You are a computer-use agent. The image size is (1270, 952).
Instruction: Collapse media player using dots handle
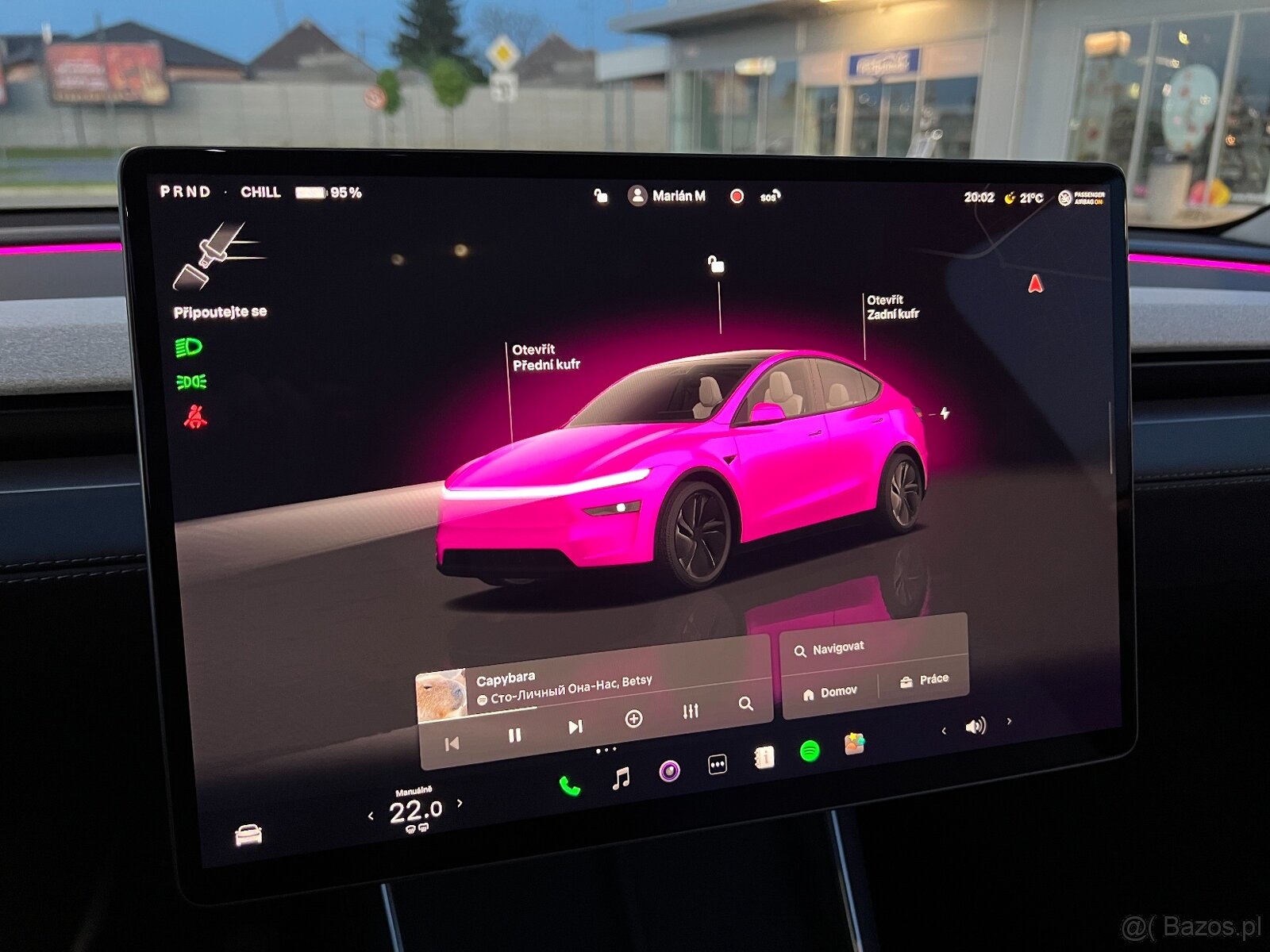pyautogui.click(x=605, y=751)
